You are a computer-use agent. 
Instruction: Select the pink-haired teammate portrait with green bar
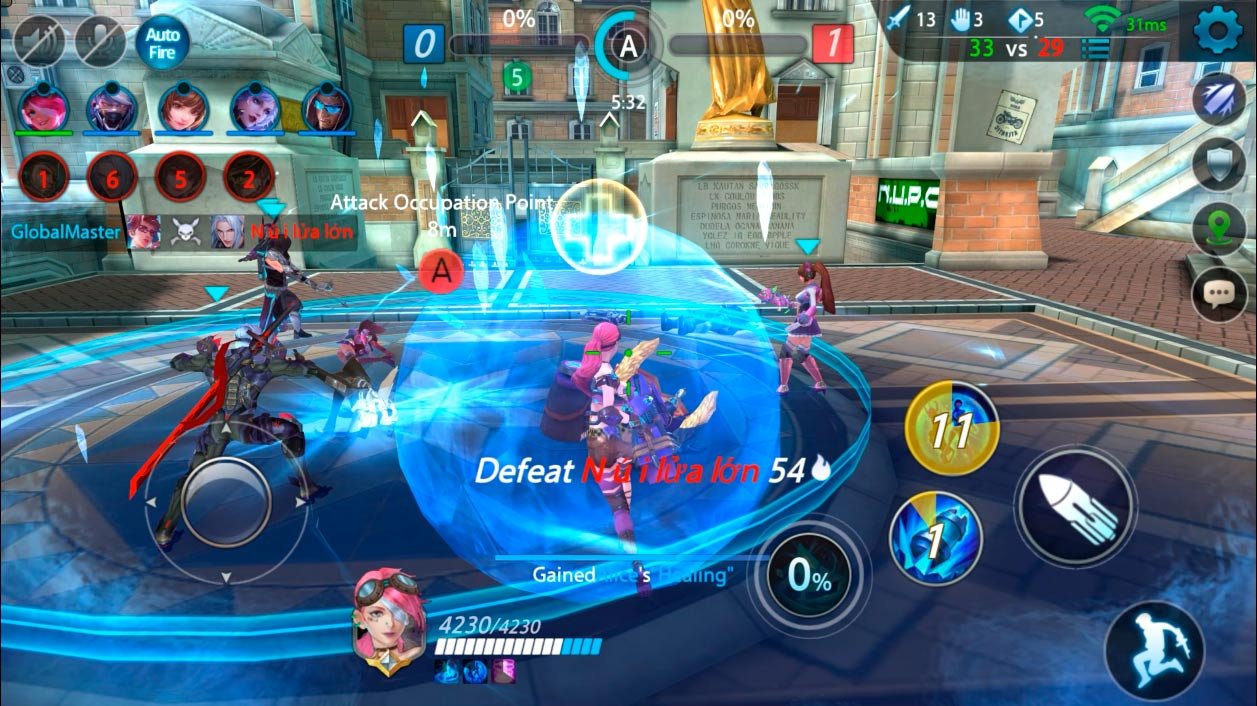(44, 107)
